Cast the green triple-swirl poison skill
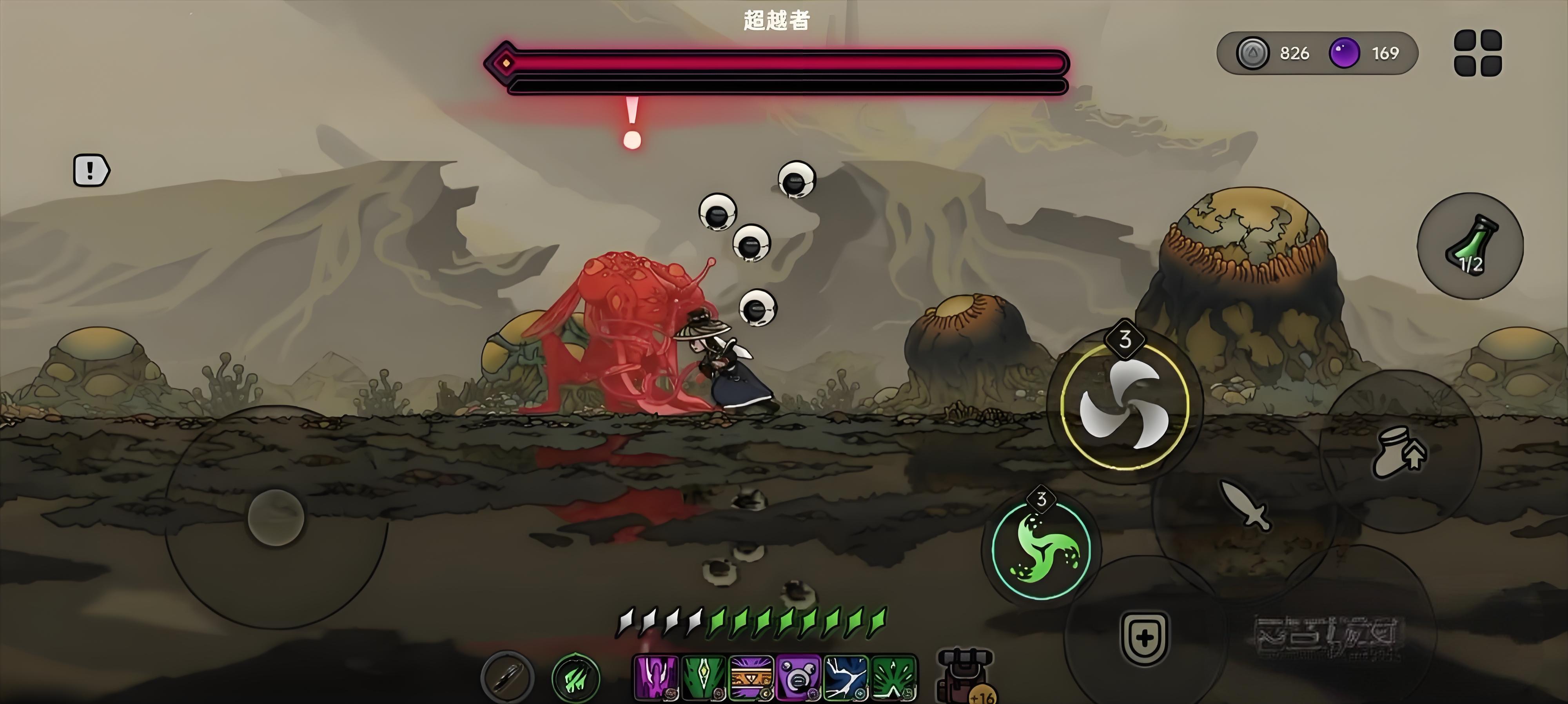 coord(1041,550)
